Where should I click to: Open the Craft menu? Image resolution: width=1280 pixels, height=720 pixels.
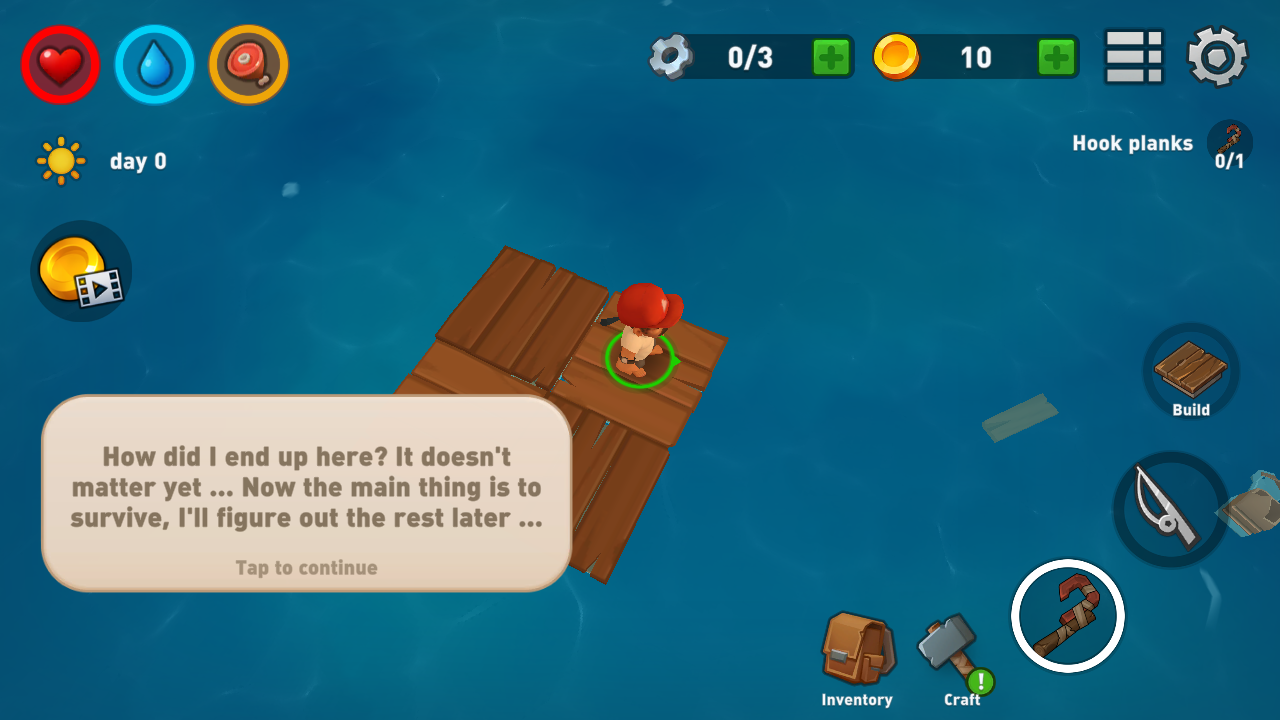click(951, 655)
